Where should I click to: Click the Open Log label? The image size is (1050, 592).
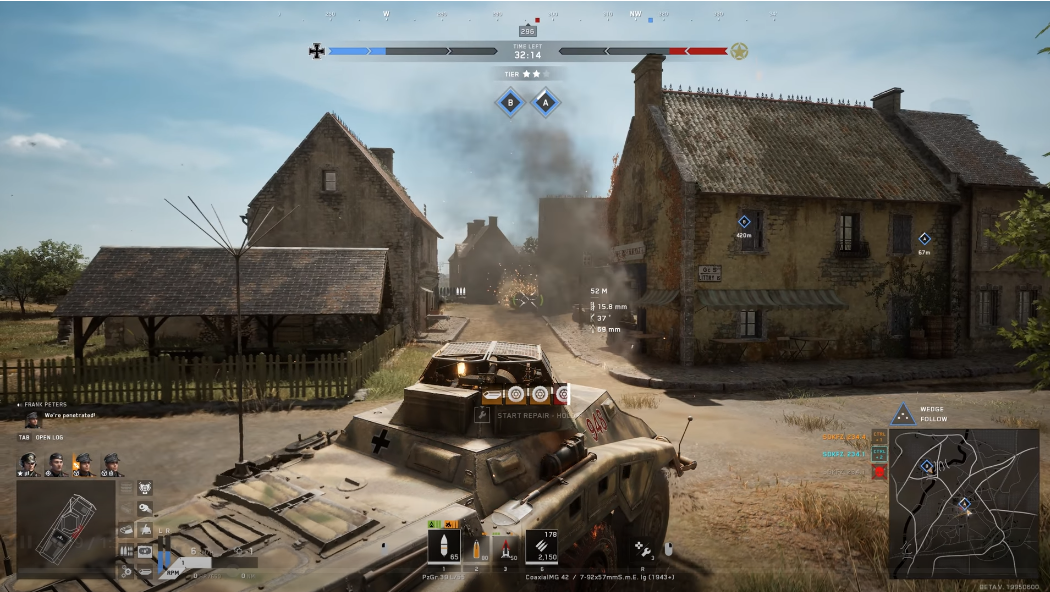(50, 437)
